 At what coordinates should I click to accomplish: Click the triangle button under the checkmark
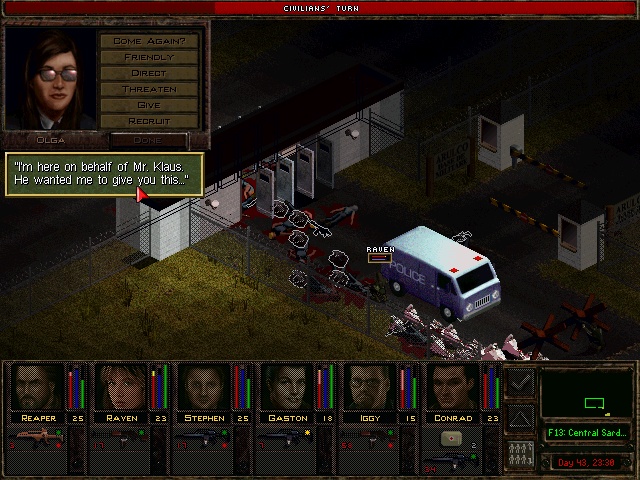pyautogui.click(x=520, y=417)
